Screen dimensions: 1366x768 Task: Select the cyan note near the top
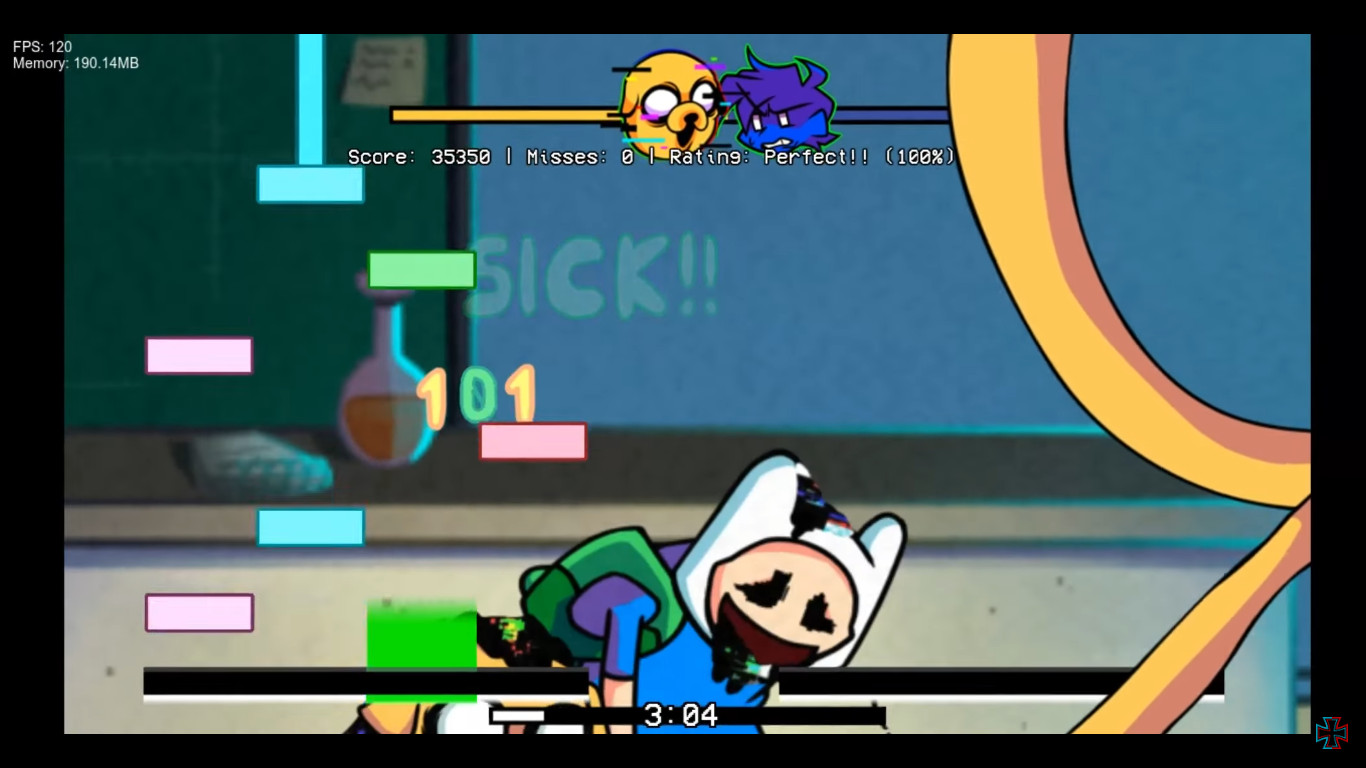310,186
